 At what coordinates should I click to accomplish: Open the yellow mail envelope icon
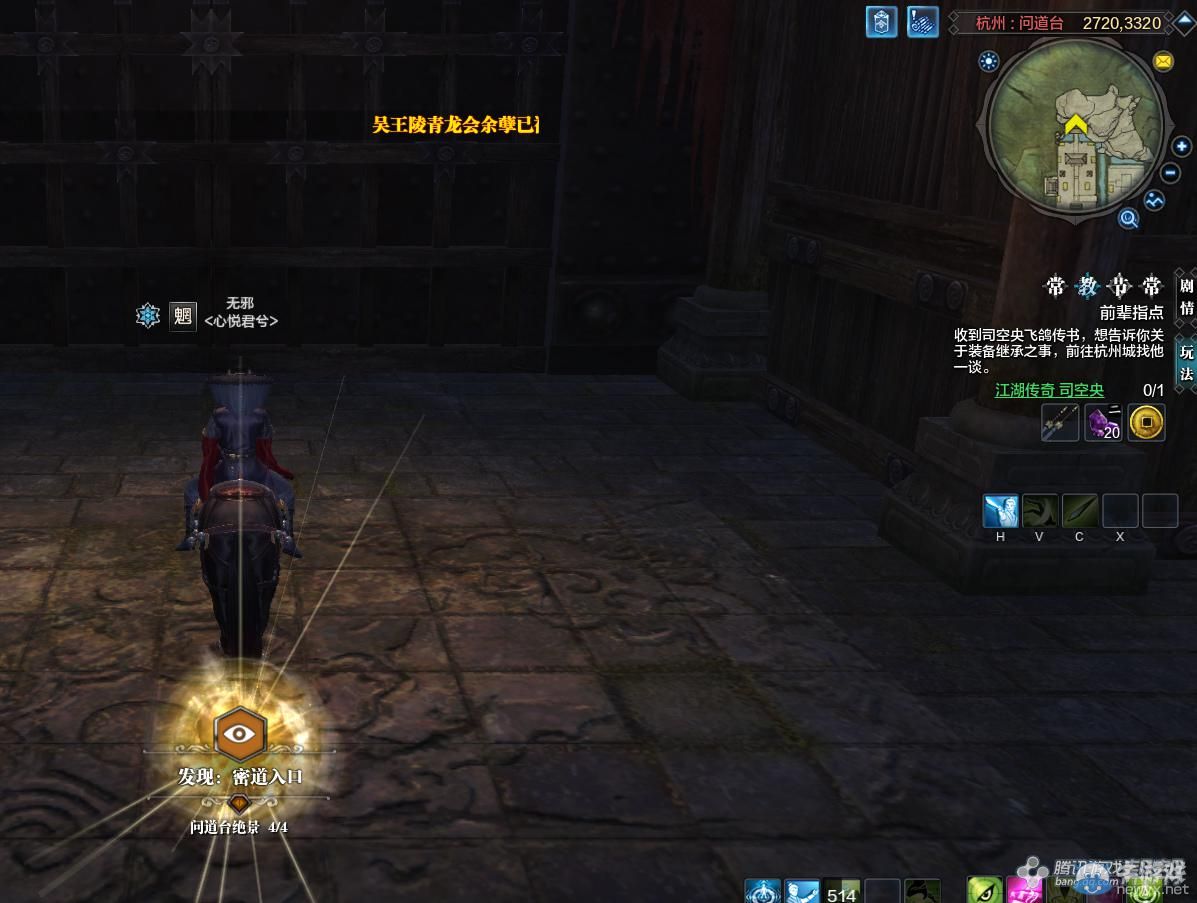tap(1163, 61)
